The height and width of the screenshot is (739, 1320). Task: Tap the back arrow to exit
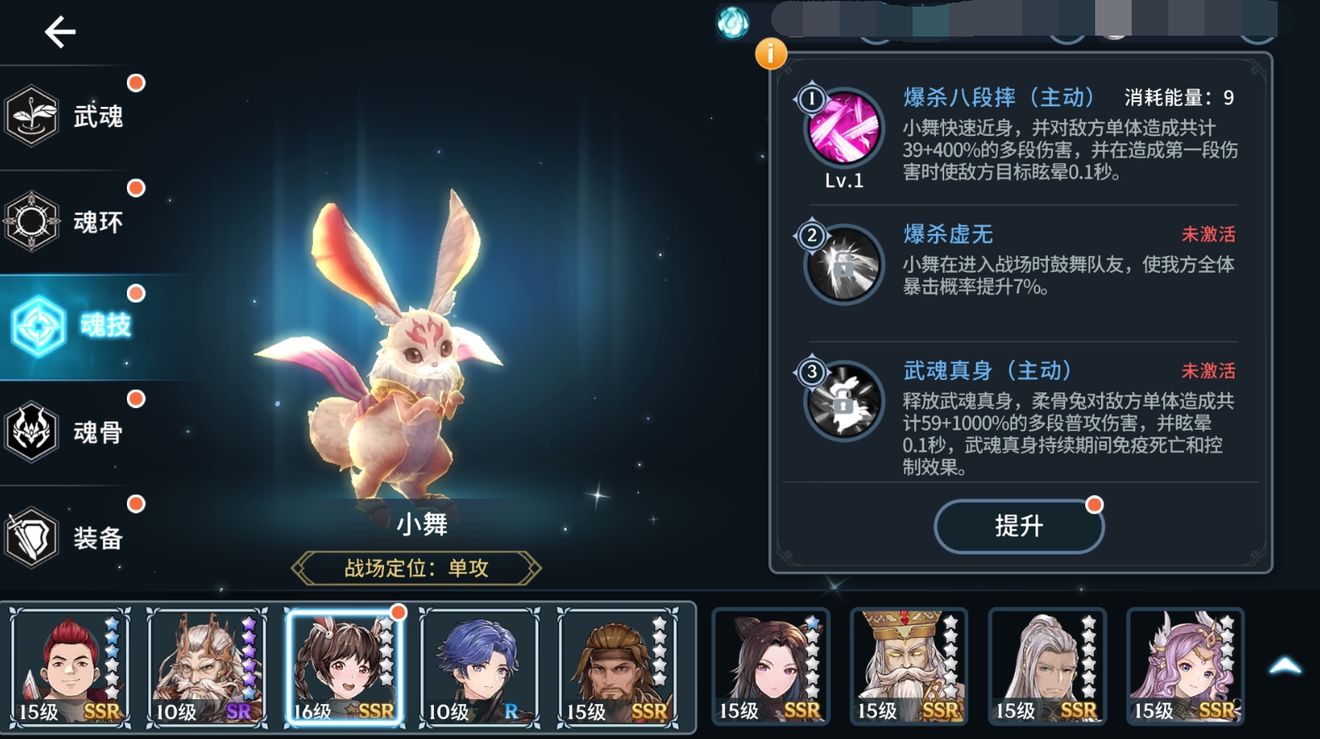tap(58, 31)
